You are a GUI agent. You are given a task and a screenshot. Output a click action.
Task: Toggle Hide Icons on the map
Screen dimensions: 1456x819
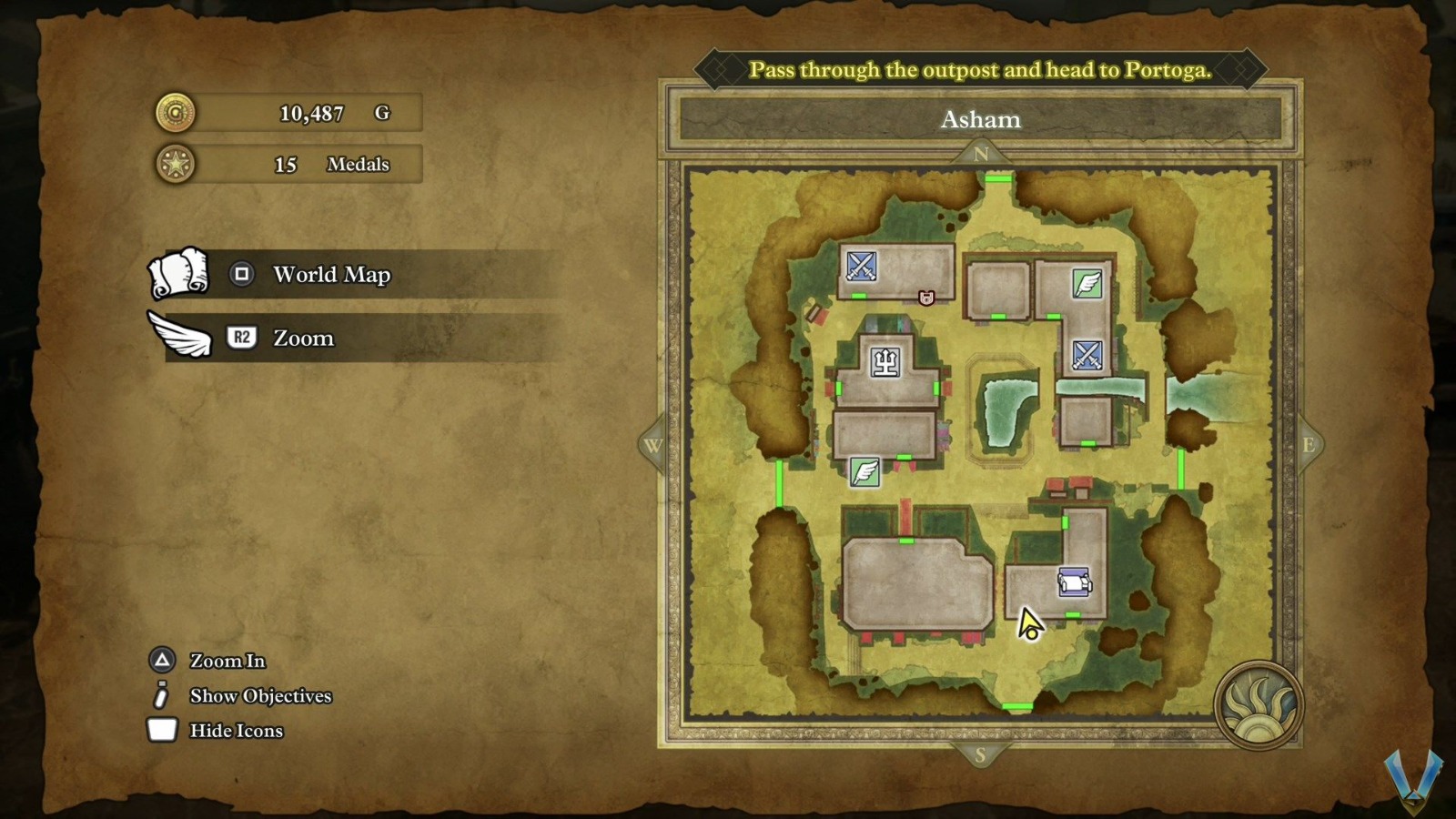click(x=236, y=731)
